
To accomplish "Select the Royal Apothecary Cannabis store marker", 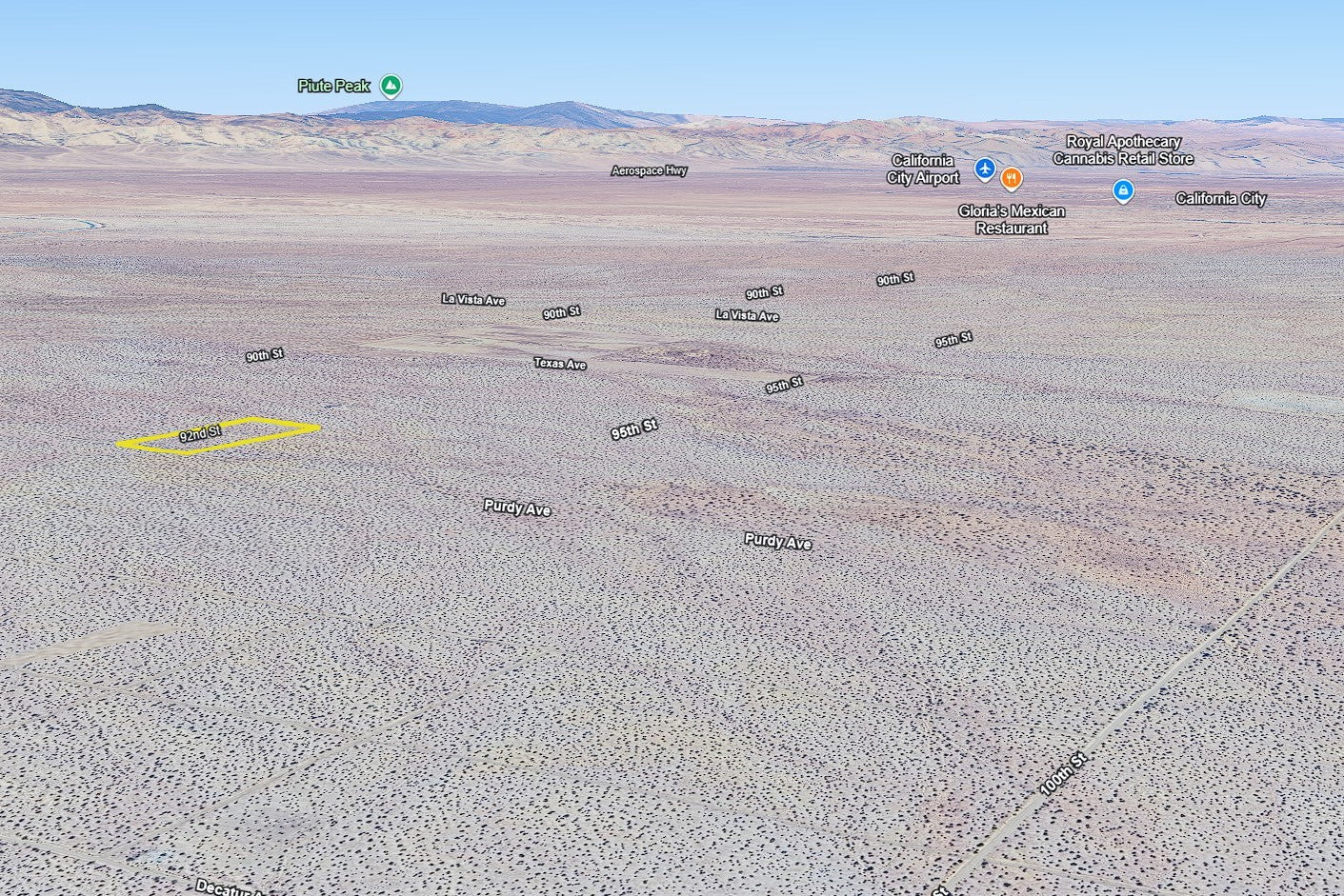I will coord(1123,190).
